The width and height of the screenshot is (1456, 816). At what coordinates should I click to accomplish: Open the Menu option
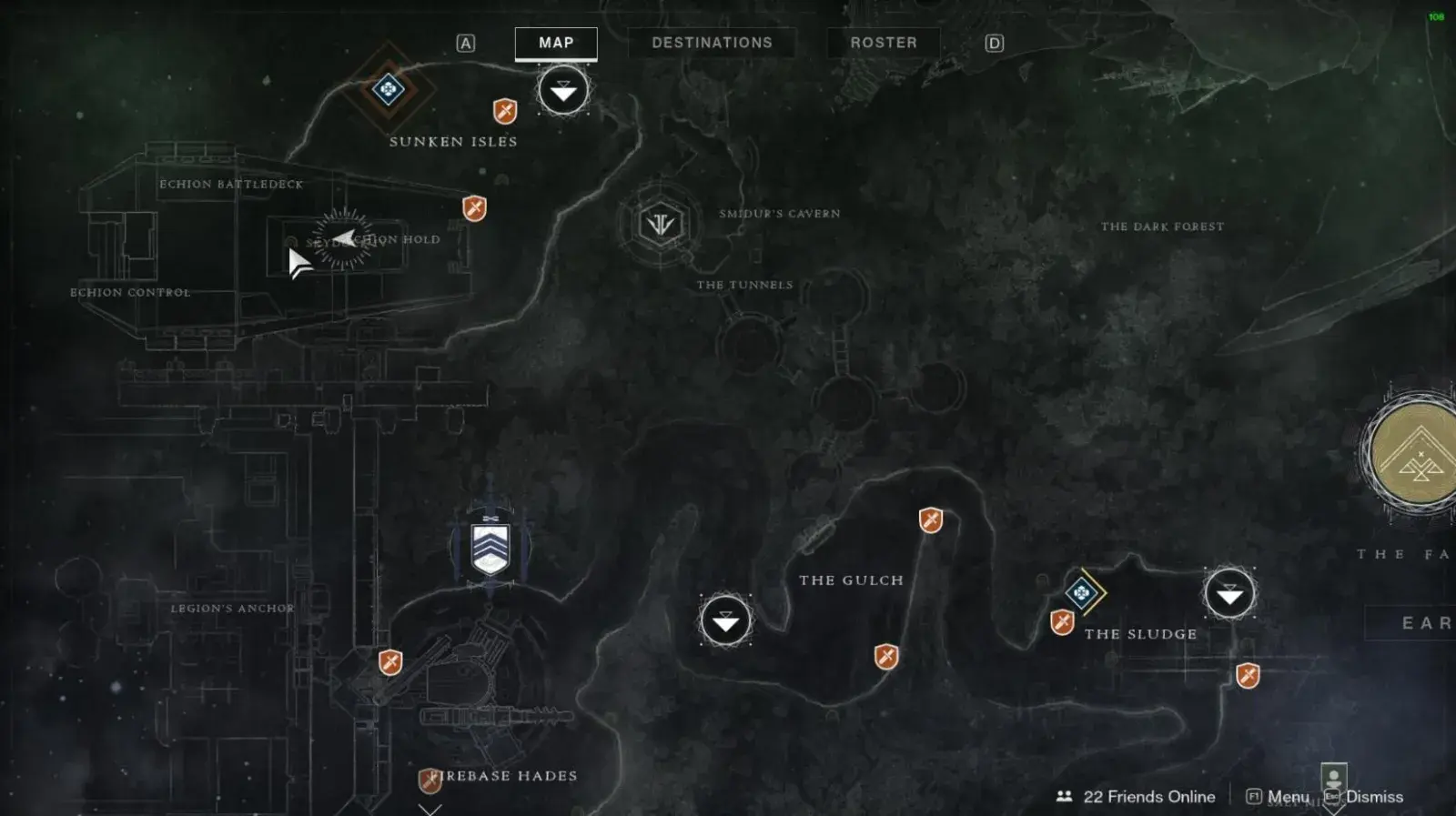pos(1279,797)
